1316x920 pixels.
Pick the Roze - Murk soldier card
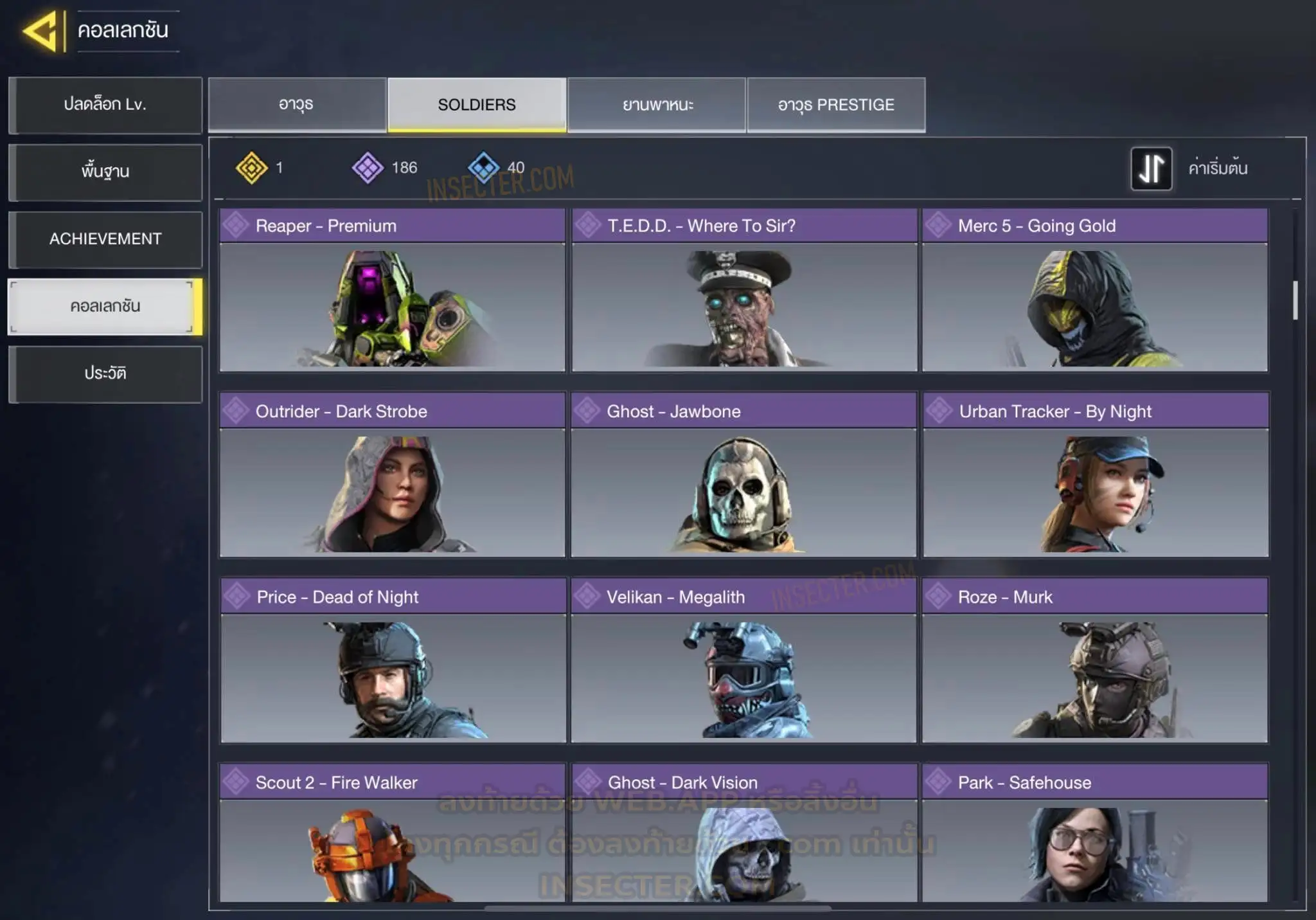(x=1095, y=661)
